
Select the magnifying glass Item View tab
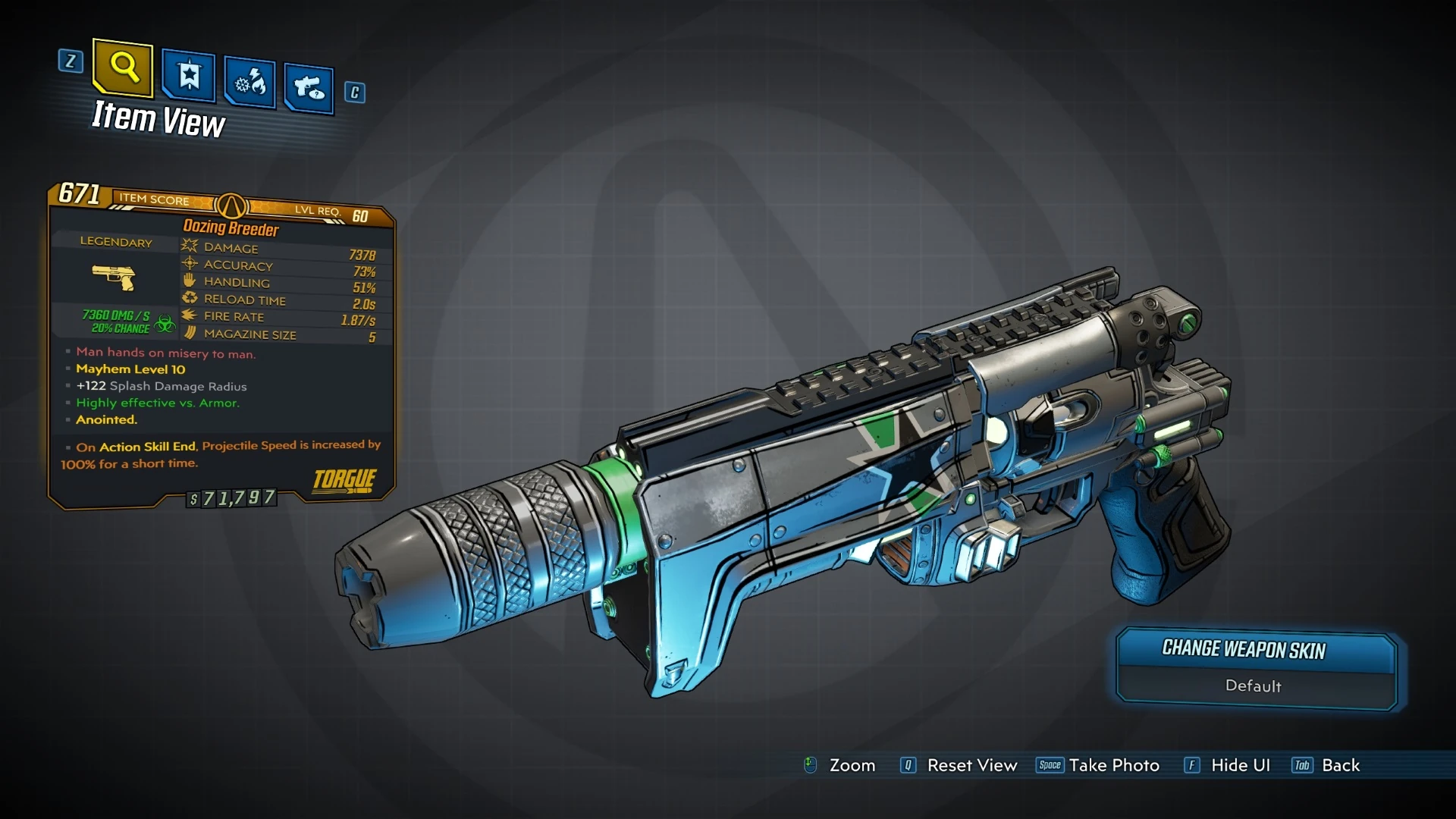pyautogui.click(x=123, y=68)
